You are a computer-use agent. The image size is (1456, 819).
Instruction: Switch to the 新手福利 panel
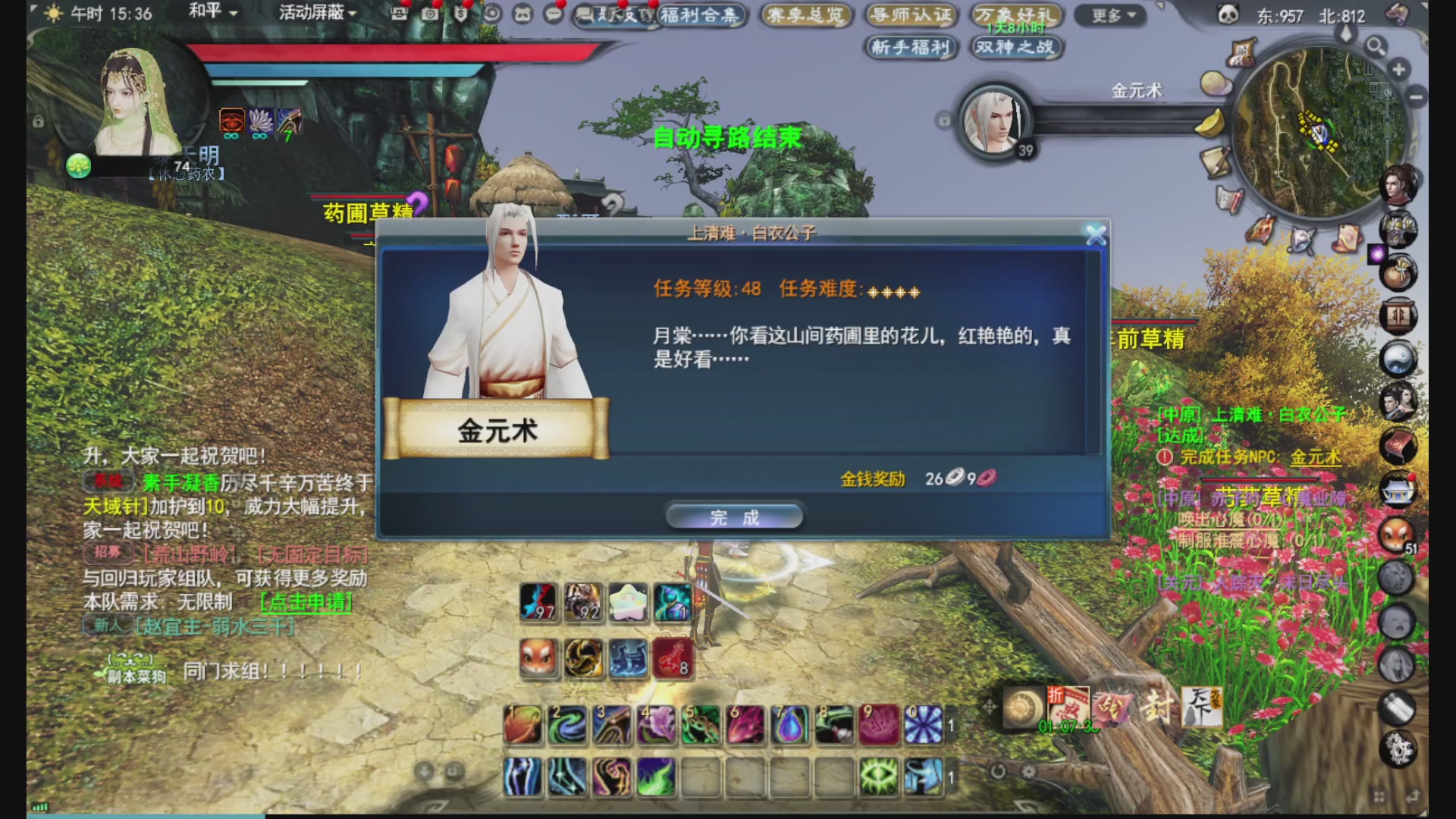[x=912, y=48]
